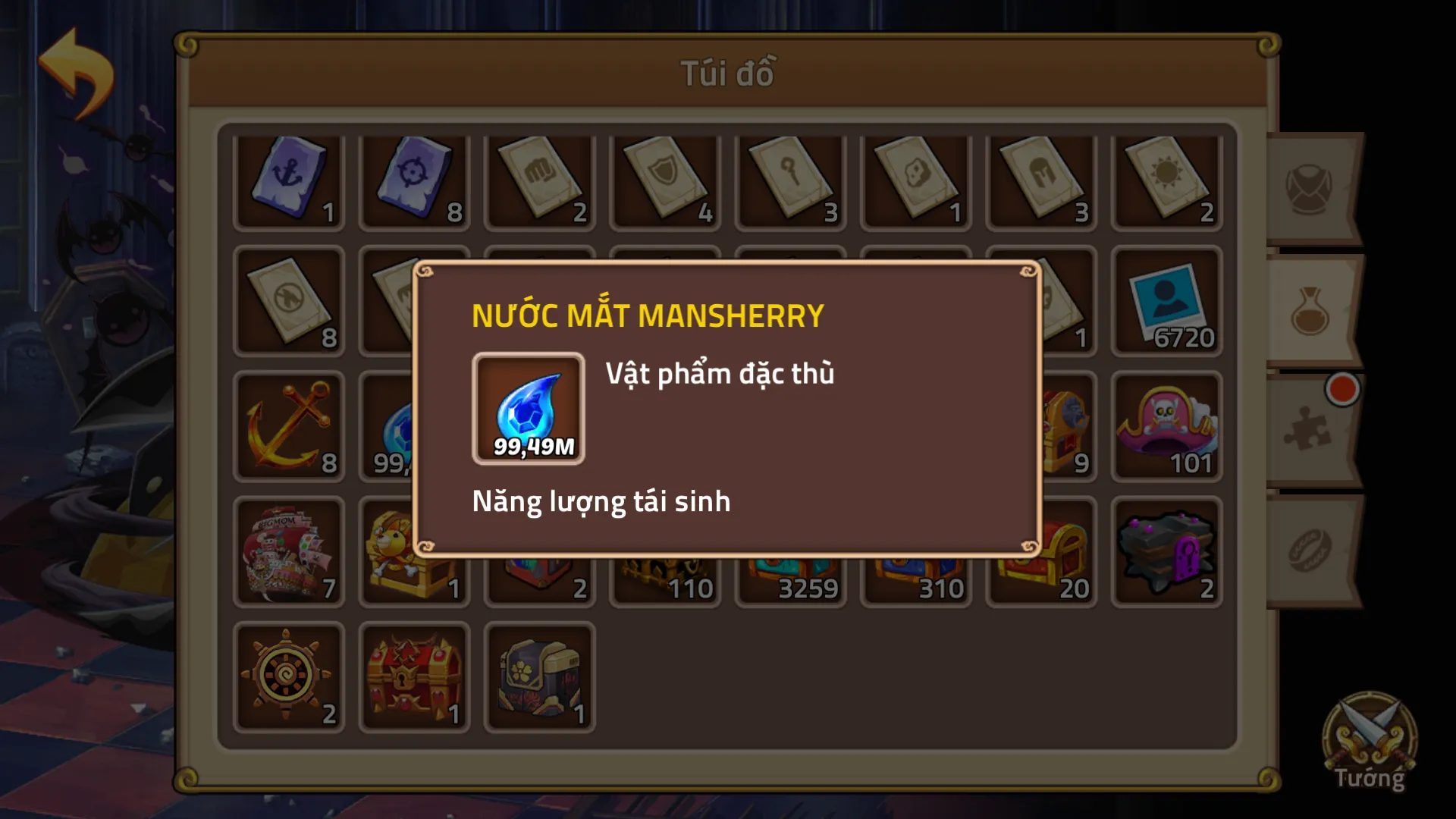Select the ship steering wheel item
The height and width of the screenshot is (819, 1456).
[289, 677]
